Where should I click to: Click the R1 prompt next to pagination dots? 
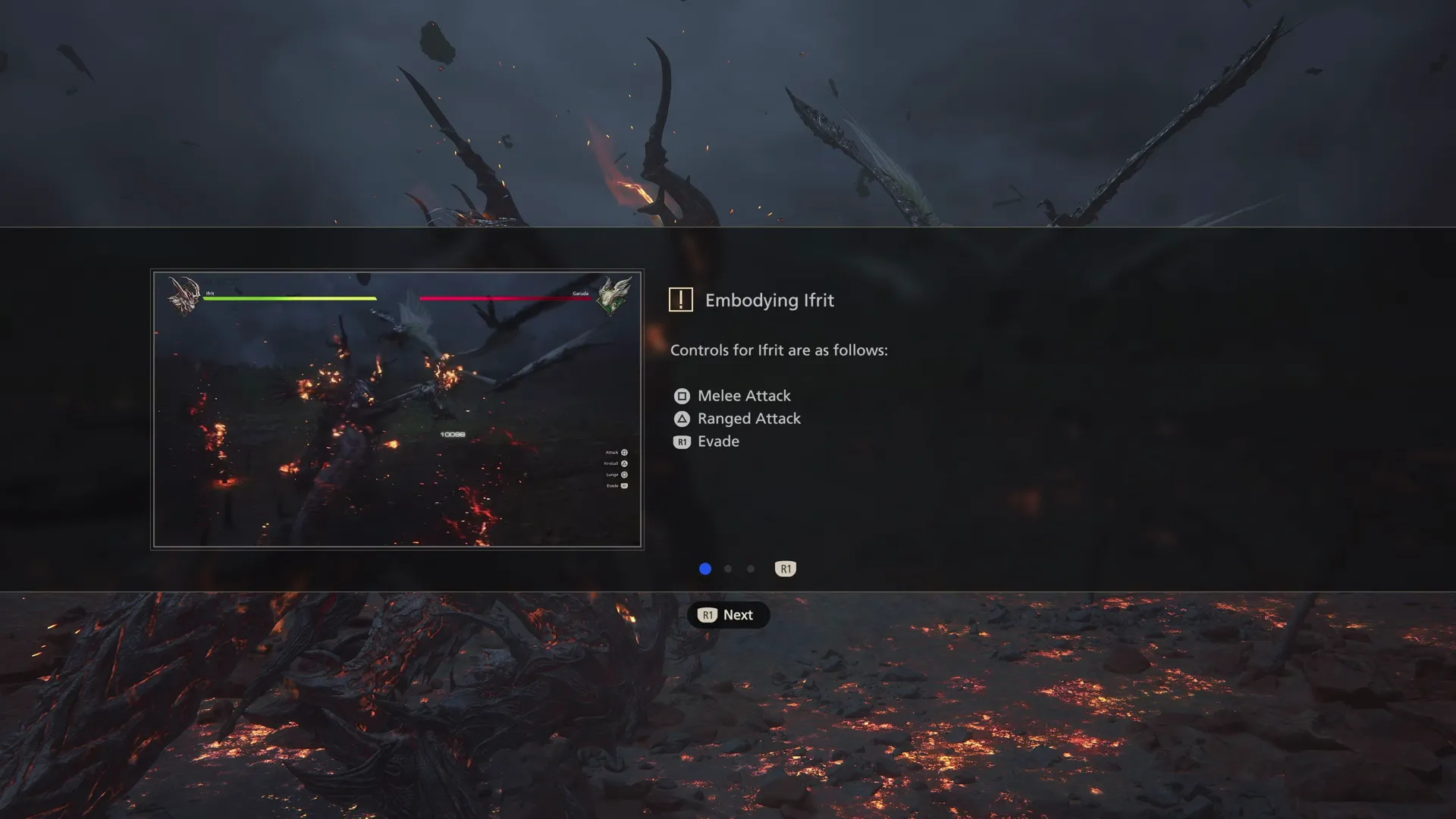click(785, 569)
